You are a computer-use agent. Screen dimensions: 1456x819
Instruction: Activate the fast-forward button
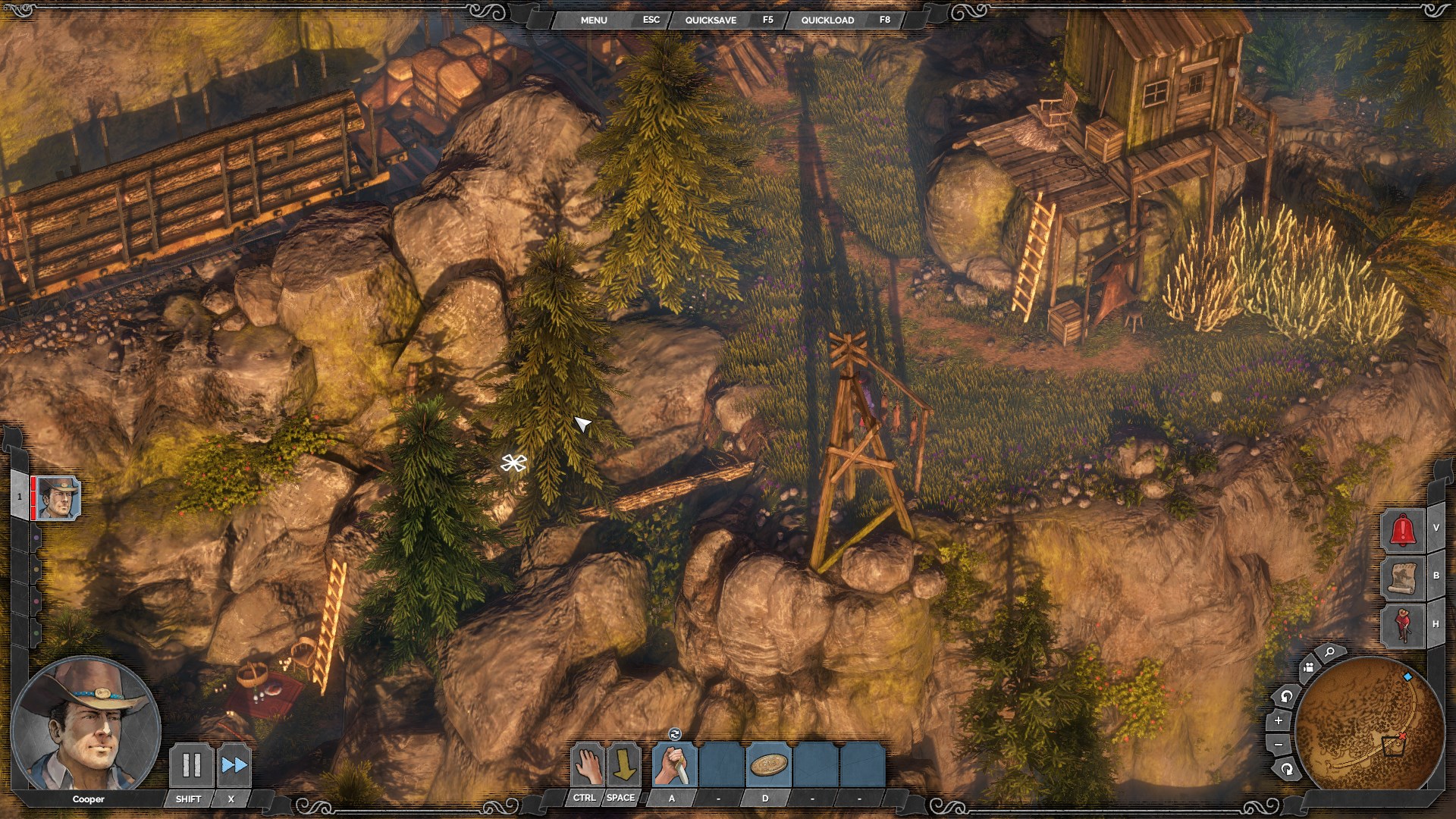(x=234, y=765)
